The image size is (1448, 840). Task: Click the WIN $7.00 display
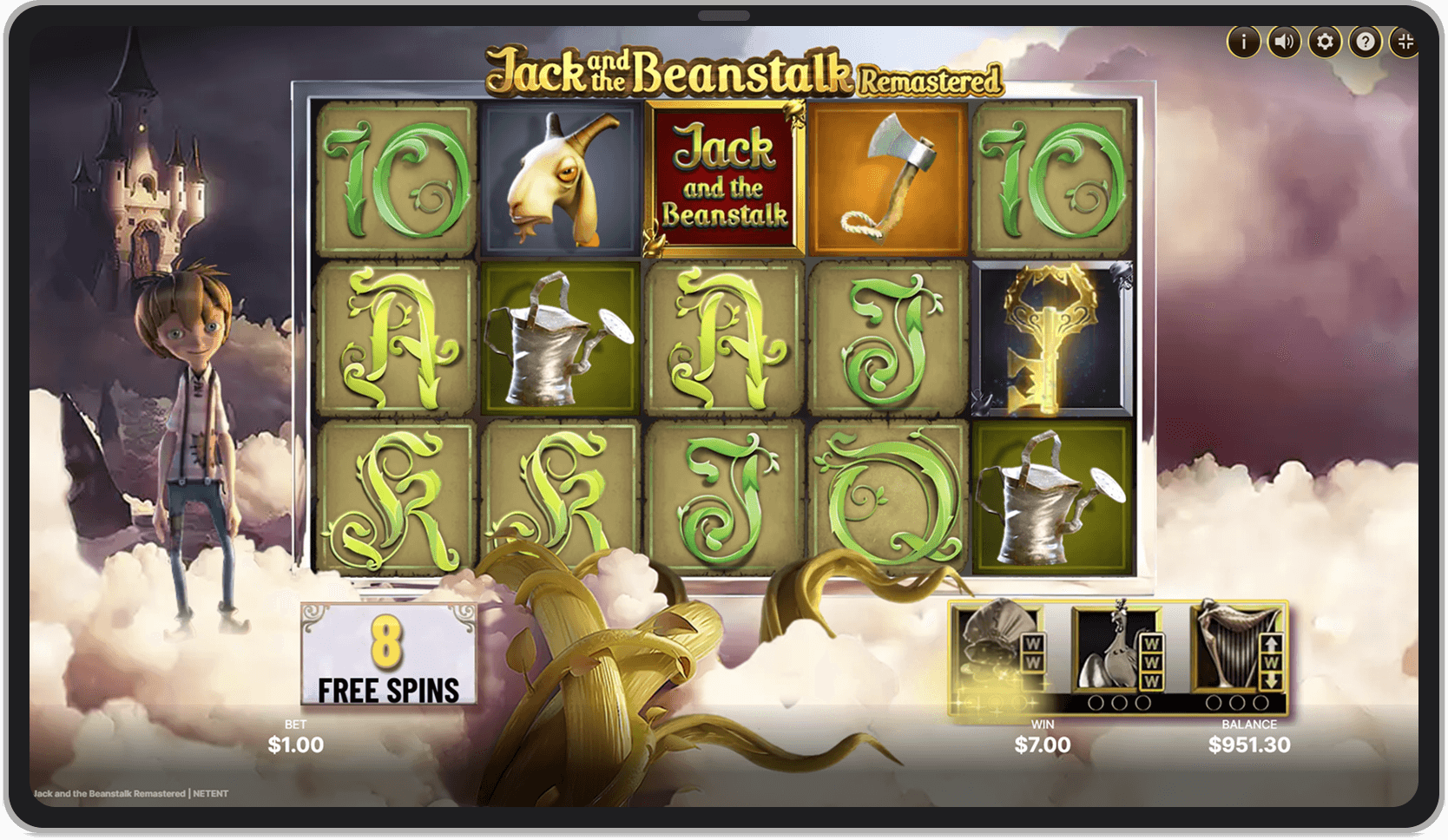pos(1043,737)
